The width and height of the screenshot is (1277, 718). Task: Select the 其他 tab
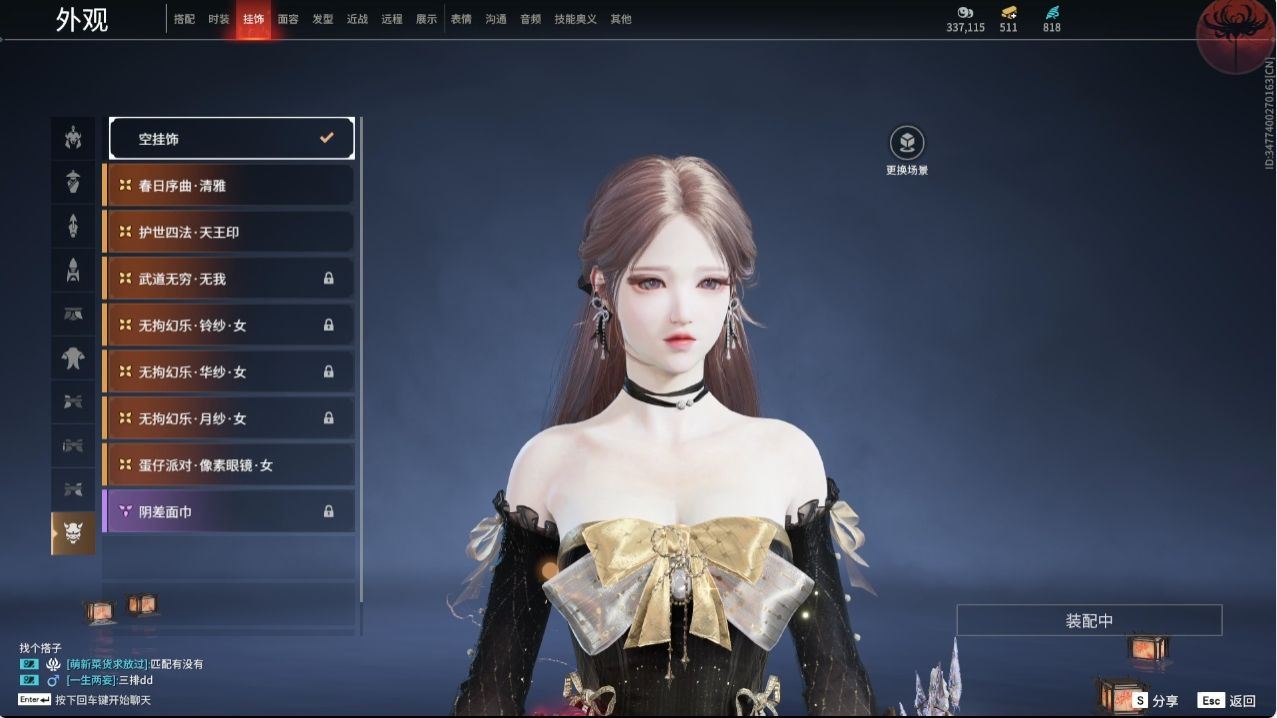pos(621,19)
